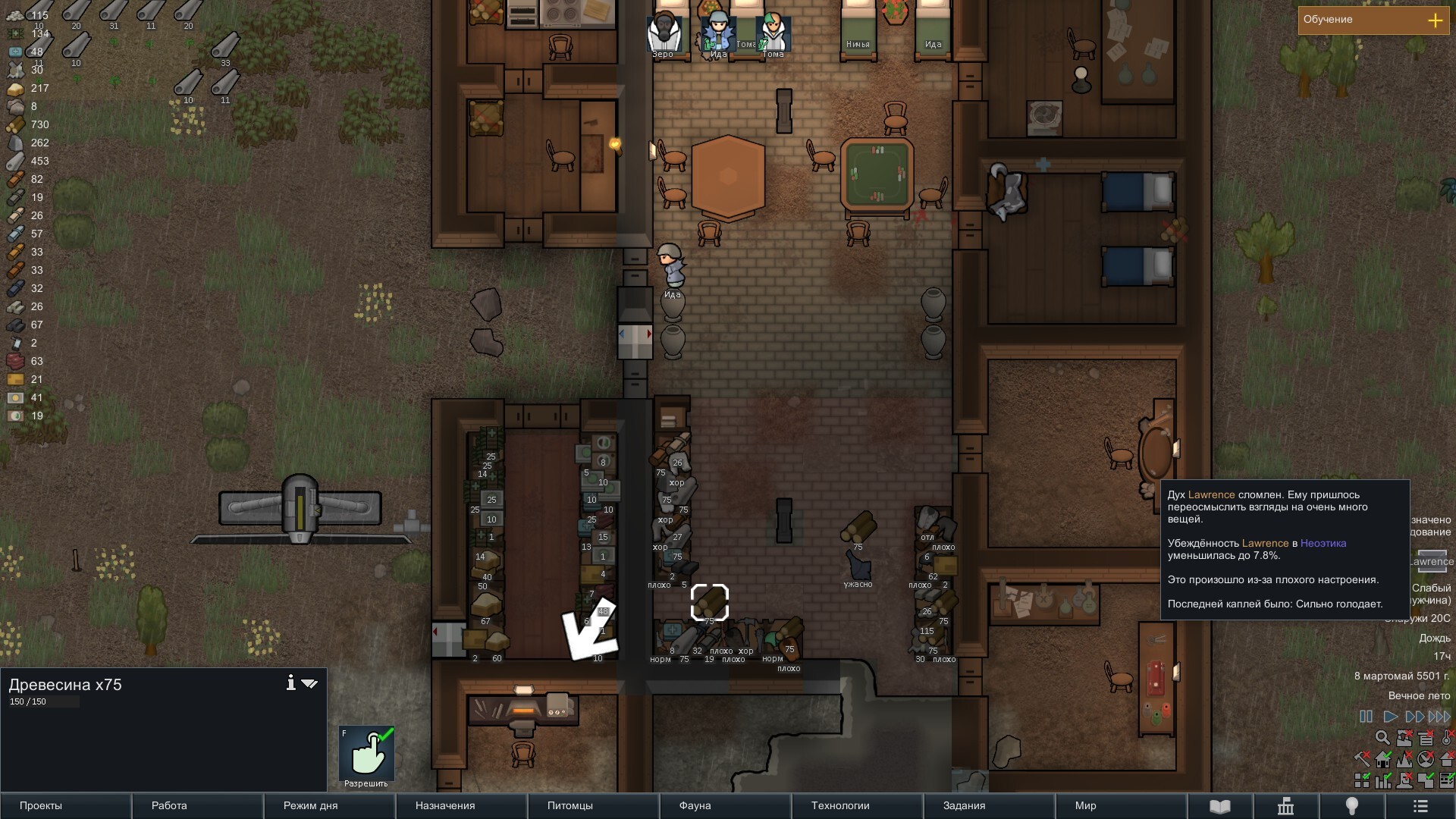This screenshot has height=819, width=1456.
Task: Set game speed to superfast triple arrow
Action: (x=1439, y=716)
